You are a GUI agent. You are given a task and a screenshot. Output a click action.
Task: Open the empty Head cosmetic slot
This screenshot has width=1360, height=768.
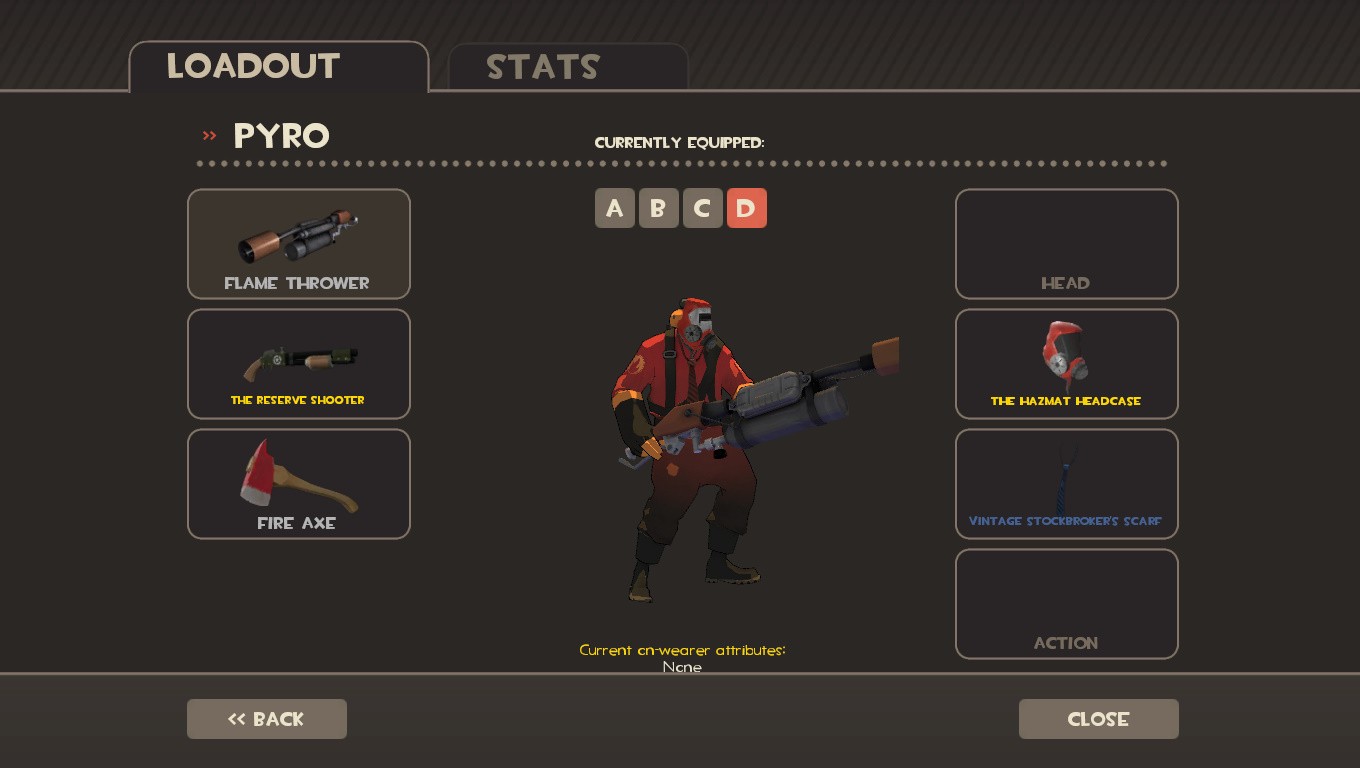[1066, 243]
